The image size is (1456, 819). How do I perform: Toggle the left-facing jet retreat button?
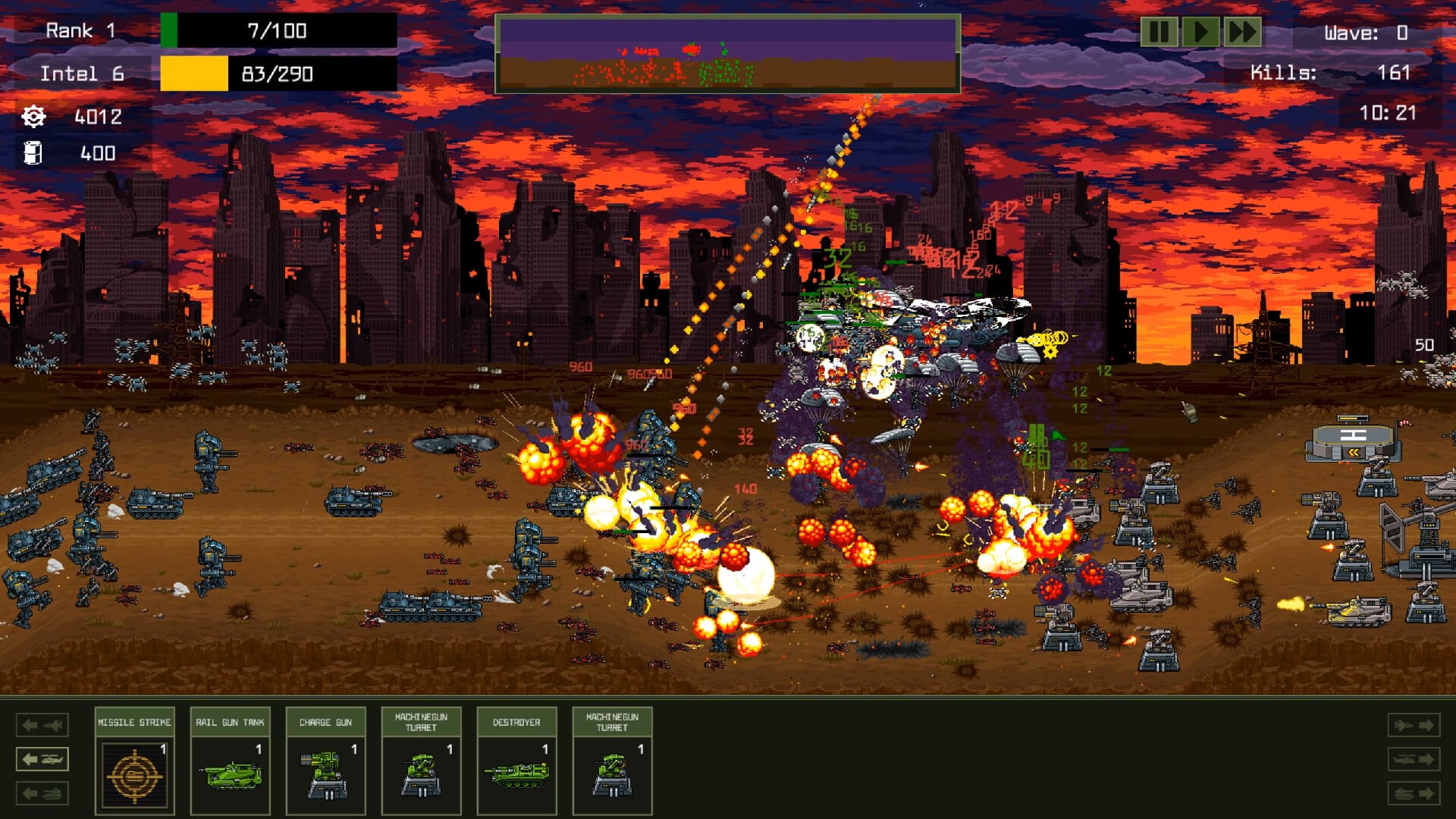42,726
